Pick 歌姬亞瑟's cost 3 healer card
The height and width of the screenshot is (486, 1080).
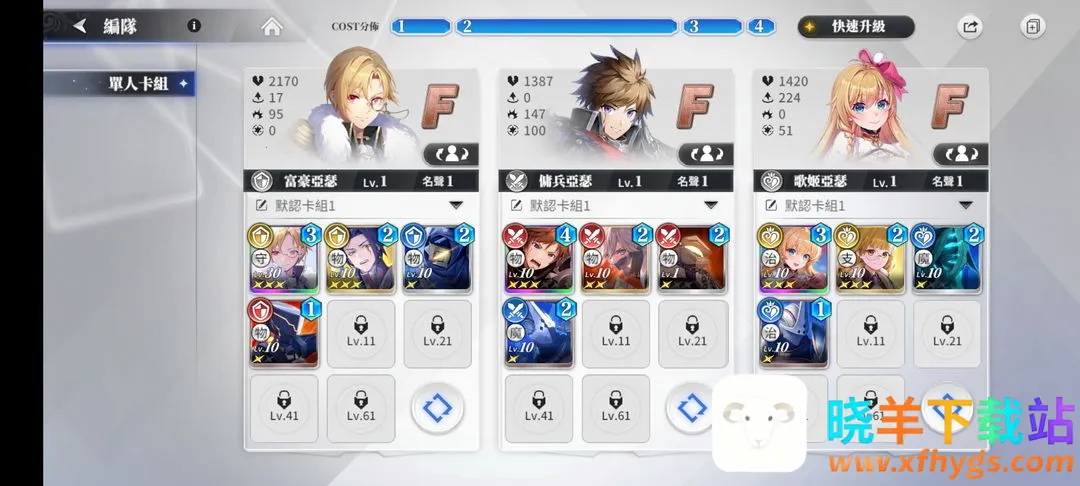tap(794, 258)
